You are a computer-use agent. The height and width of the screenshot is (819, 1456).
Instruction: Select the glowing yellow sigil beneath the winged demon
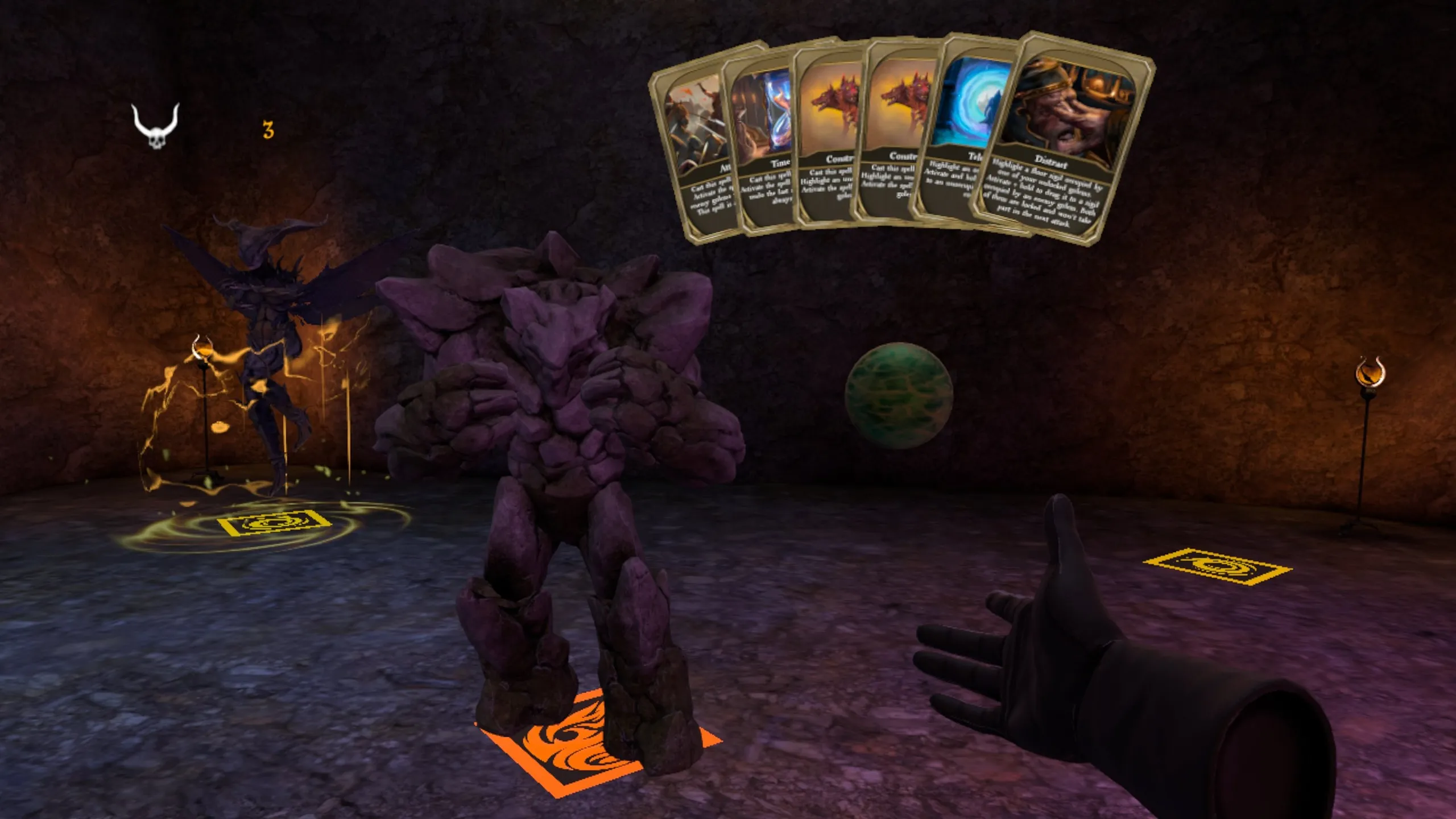[275, 523]
